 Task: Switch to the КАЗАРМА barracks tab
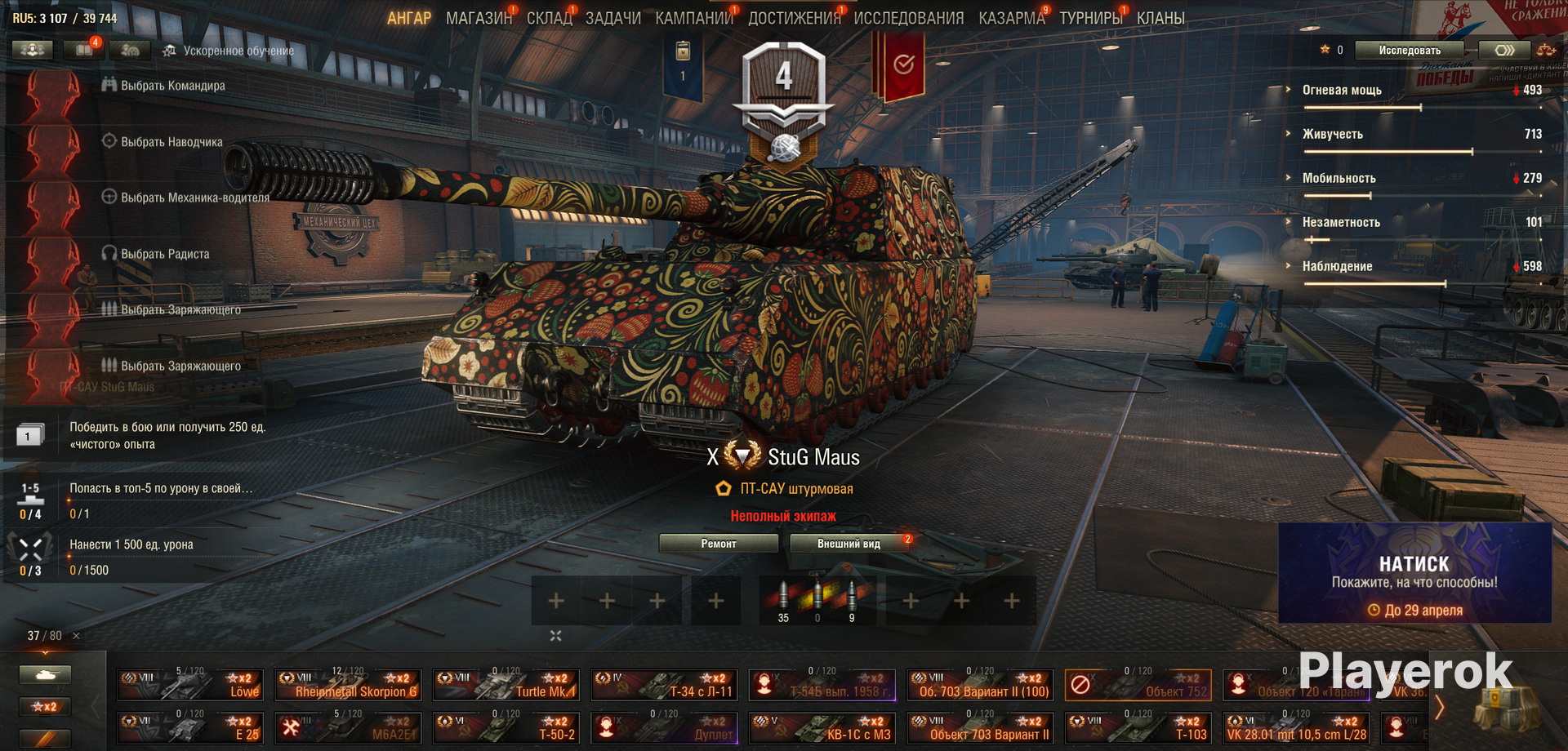tap(1011, 18)
